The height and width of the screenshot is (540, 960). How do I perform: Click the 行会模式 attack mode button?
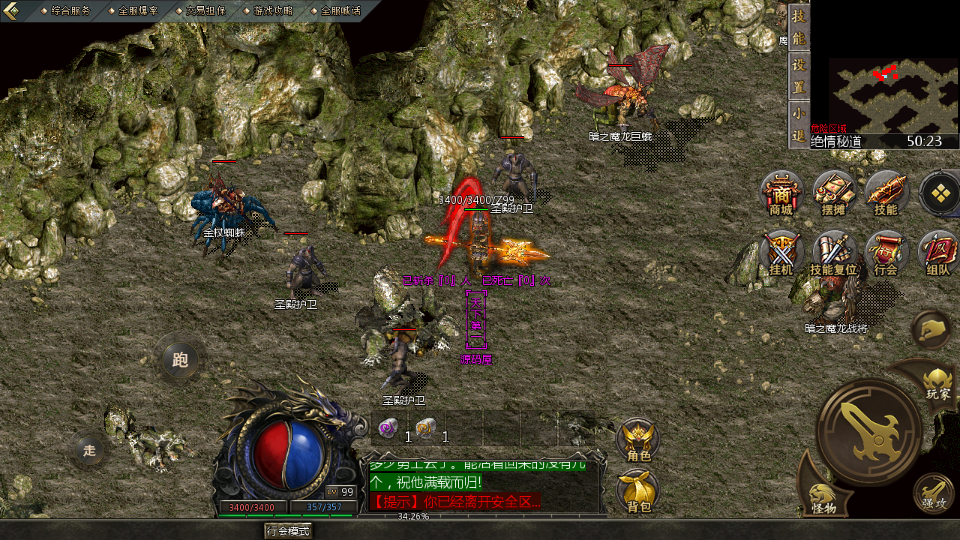tap(288, 530)
